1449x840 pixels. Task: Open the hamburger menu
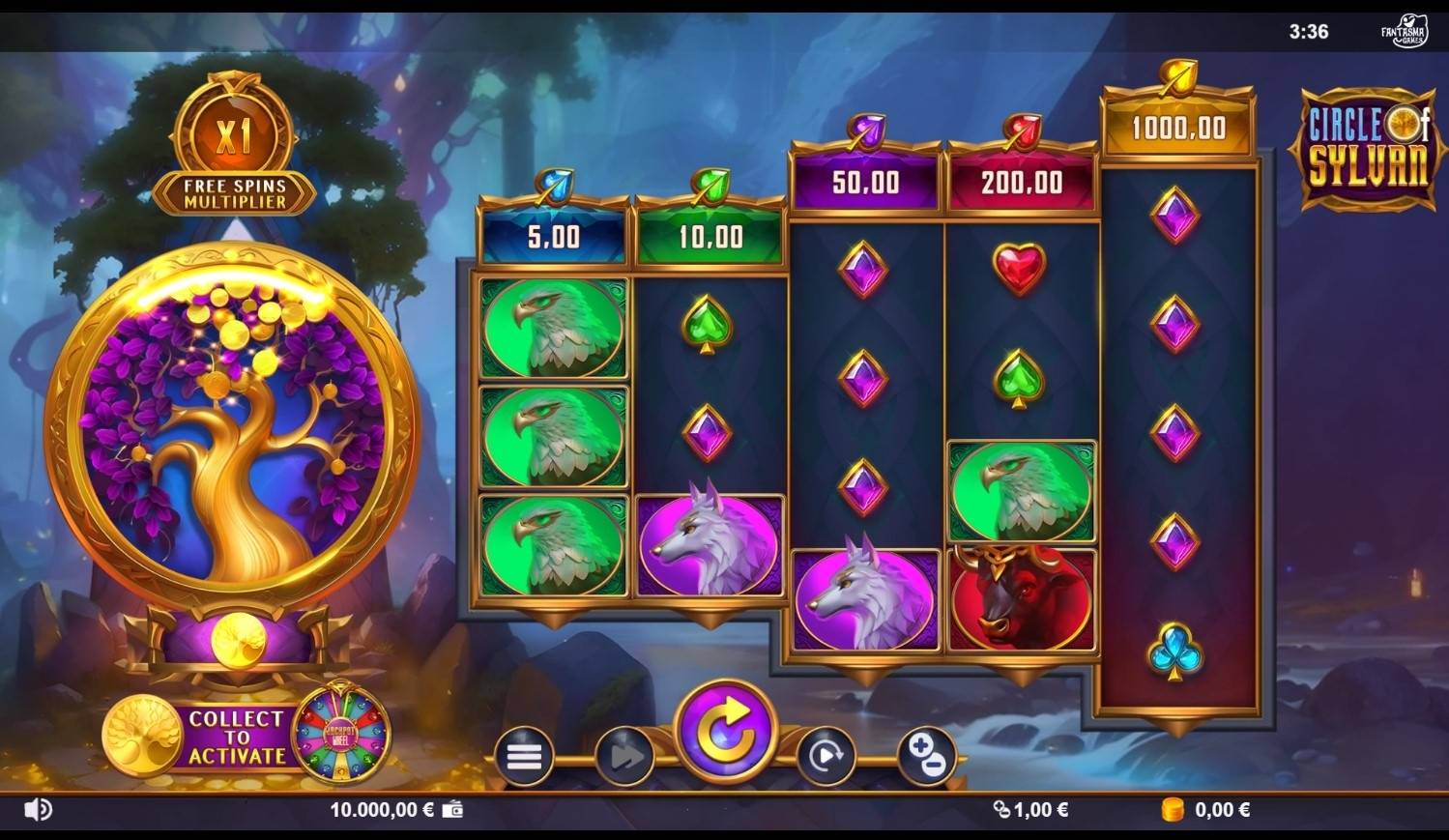[x=524, y=756]
